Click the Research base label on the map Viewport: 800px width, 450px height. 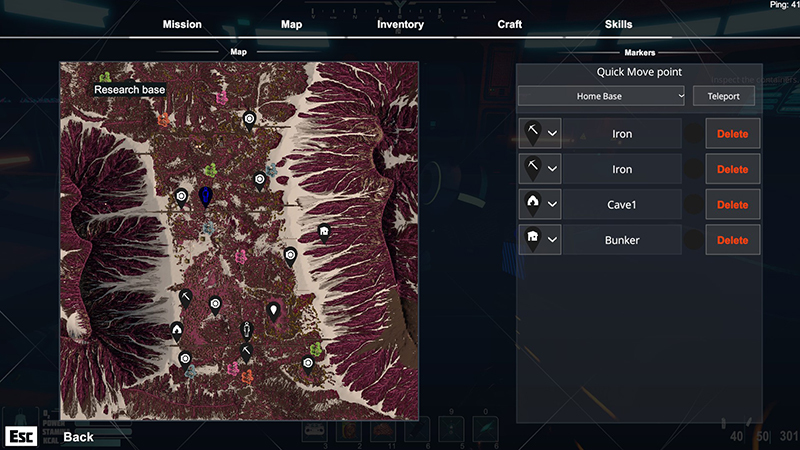(130, 90)
